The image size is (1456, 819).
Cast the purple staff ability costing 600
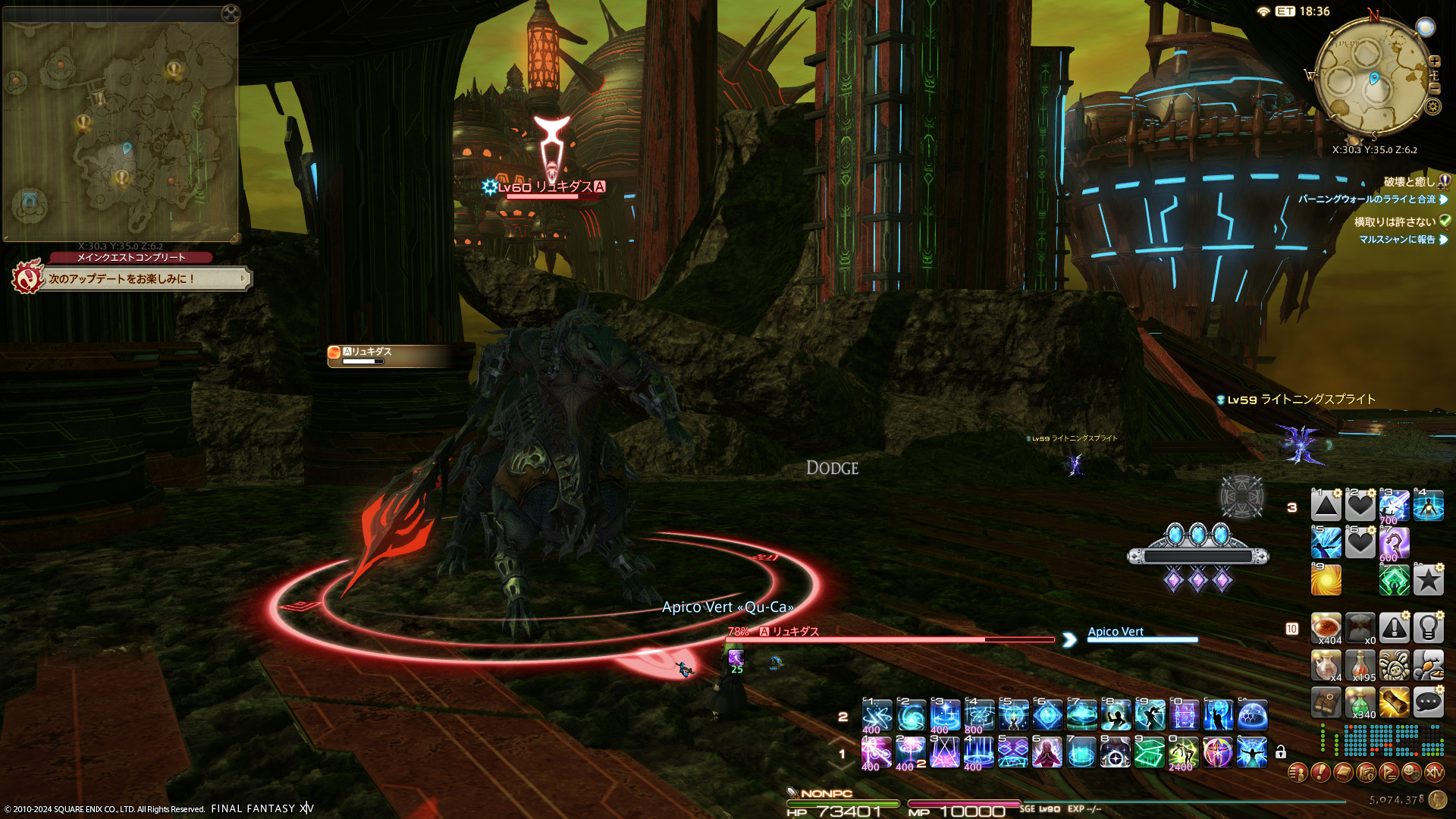[1394, 543]
